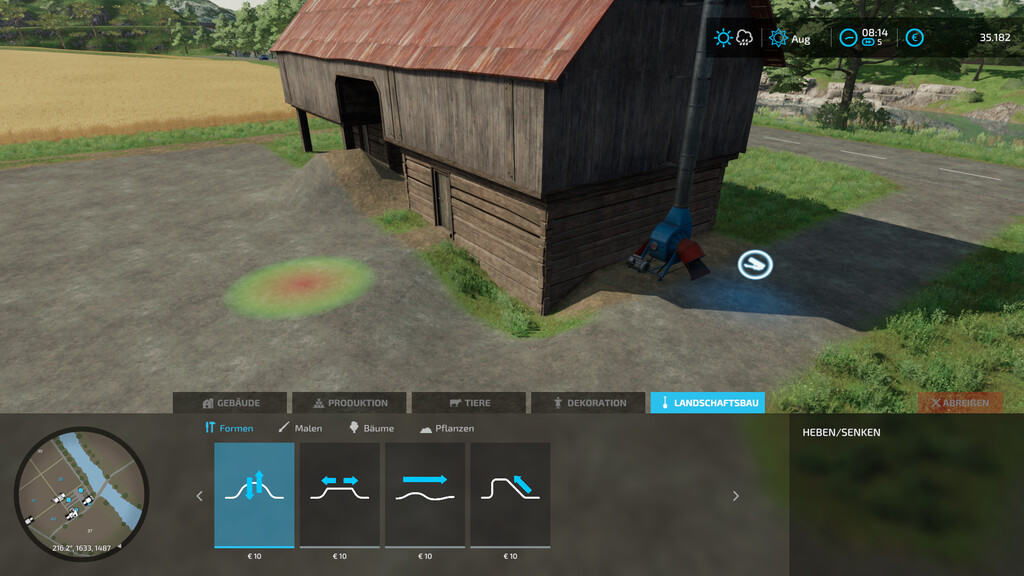Click the left arrow of the tool list
Screen dimensions: 1024x576
coord(199,495)
